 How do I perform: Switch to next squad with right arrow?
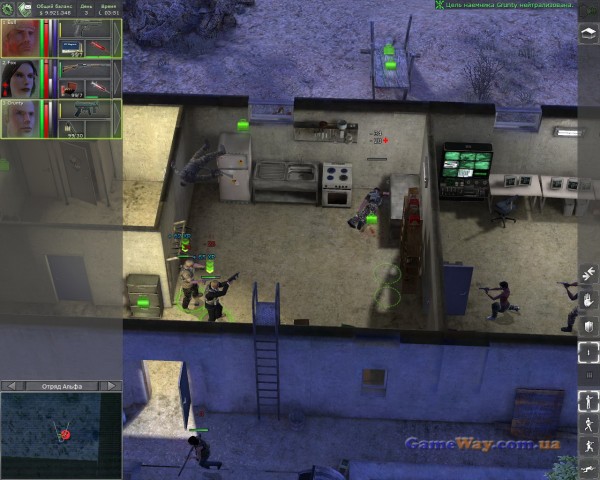[111, 385]
